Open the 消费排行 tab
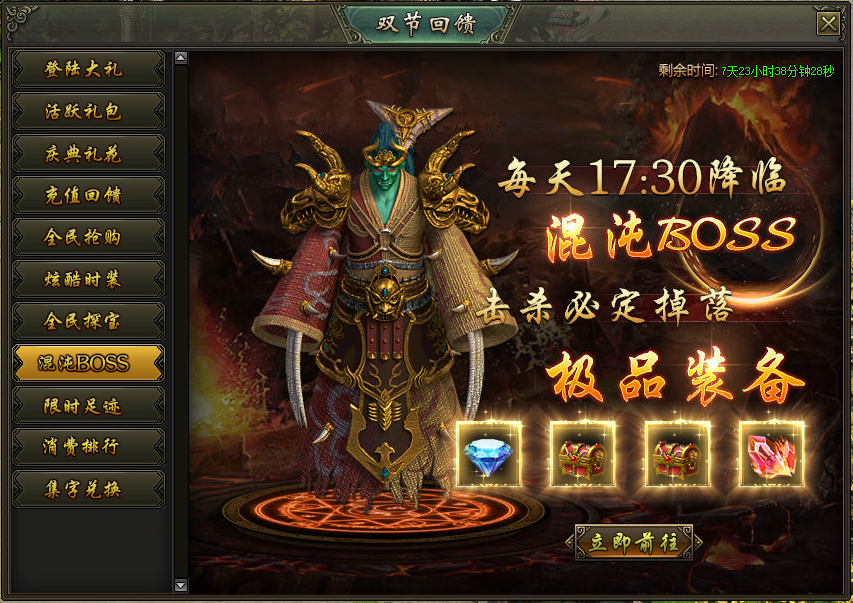Image resolution: width=853 pixels, height=603 pixels. [88, 447]
